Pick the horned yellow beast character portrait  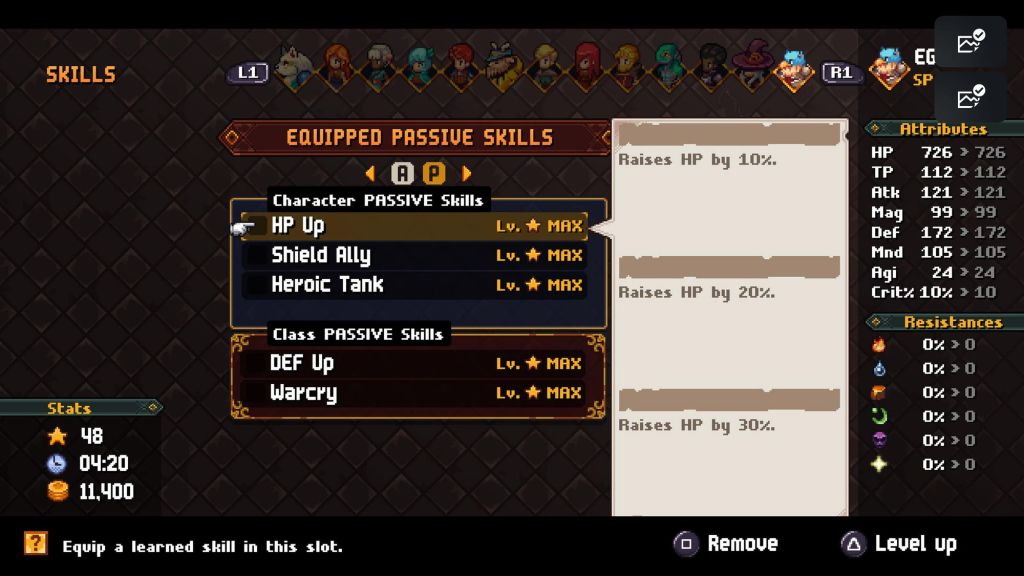[x=503, y=68]
